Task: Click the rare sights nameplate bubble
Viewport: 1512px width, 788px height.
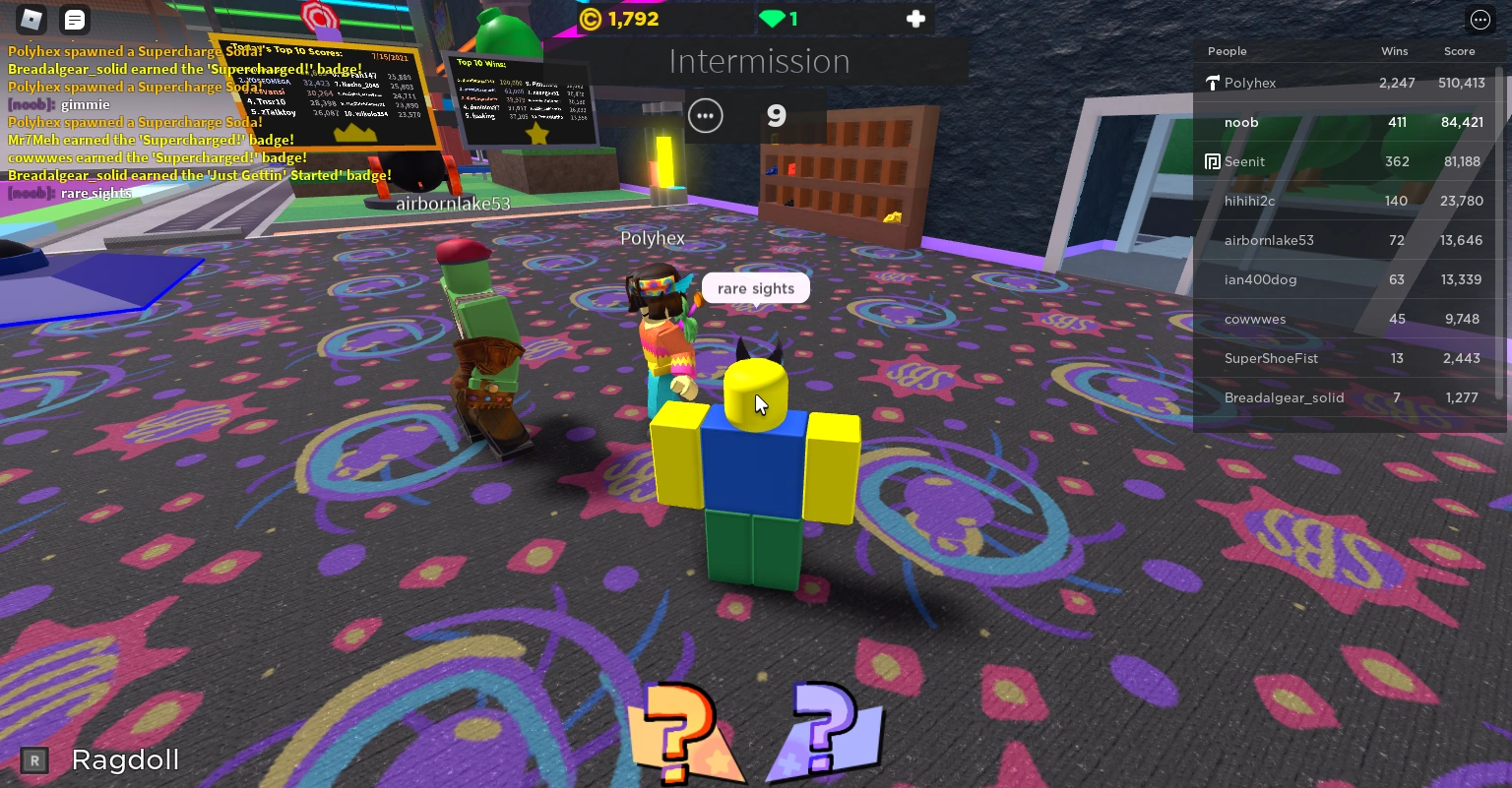Action: [755, 287]
